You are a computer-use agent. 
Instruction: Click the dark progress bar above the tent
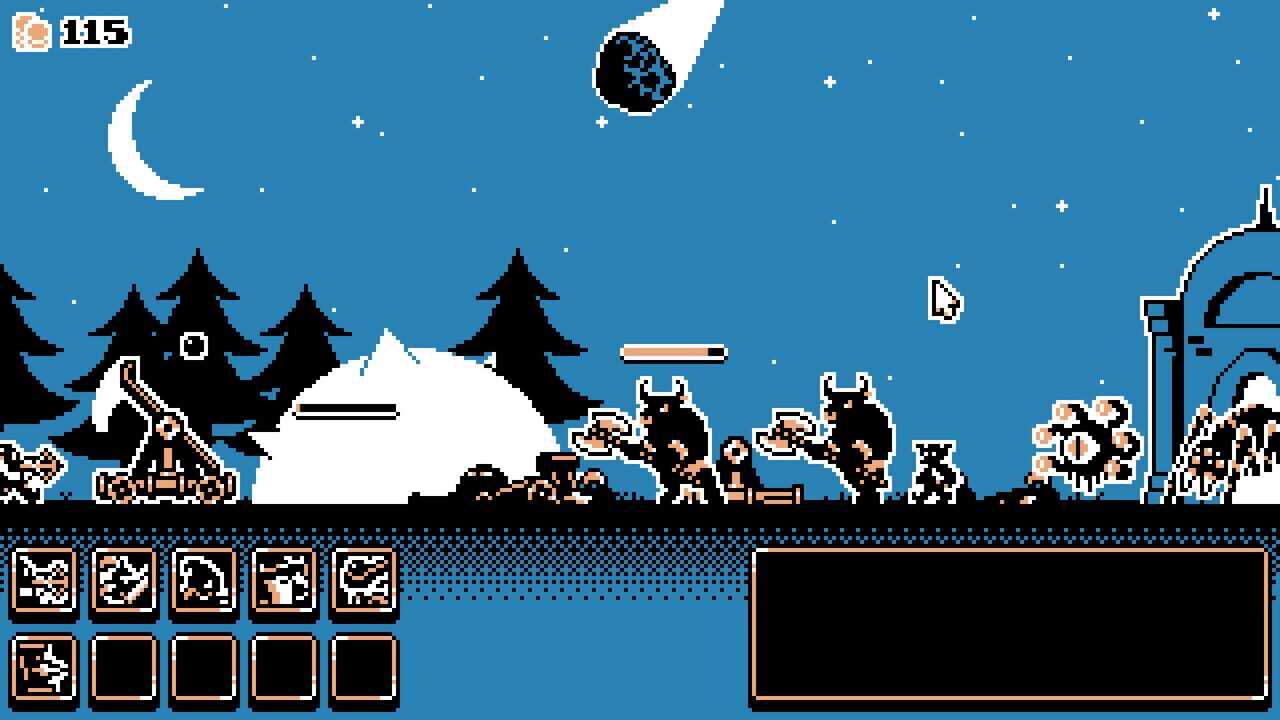[348, 410]
